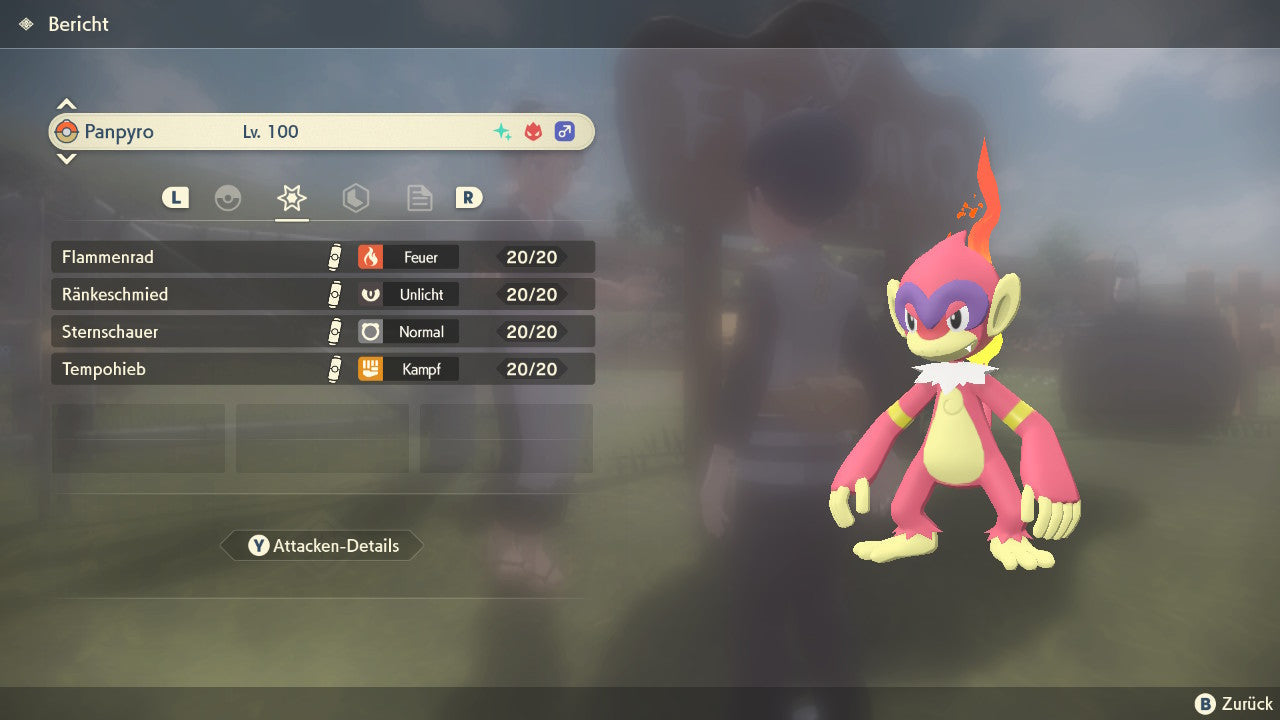Go back with the Zurück button
The height and width of the screenshot is (720, 1280).
[1233, 704]
